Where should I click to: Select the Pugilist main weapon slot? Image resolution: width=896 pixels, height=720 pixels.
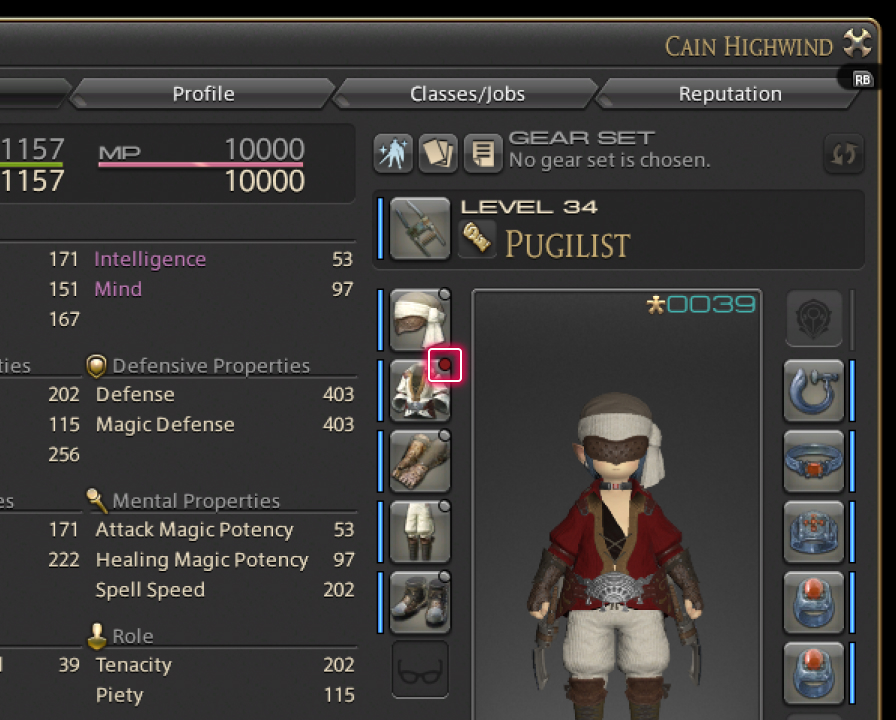(x=420, y=228)
